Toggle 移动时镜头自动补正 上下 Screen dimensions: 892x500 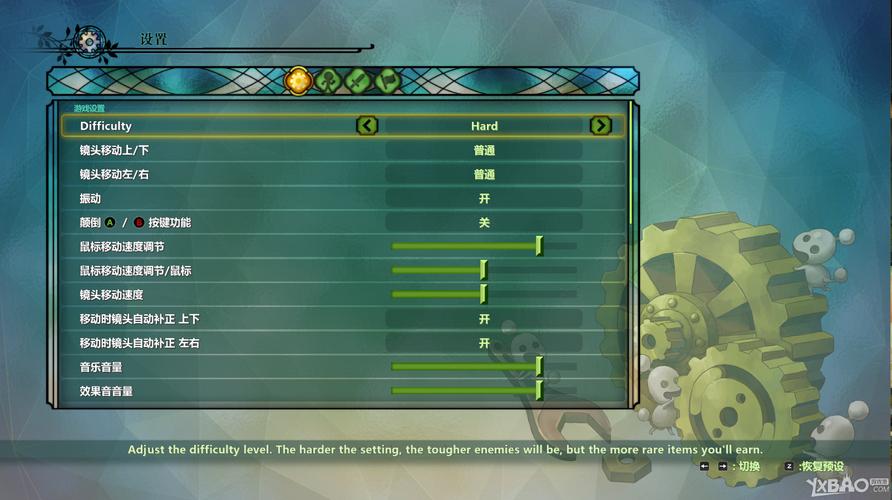pyautogui.click(x=484, y=319)
